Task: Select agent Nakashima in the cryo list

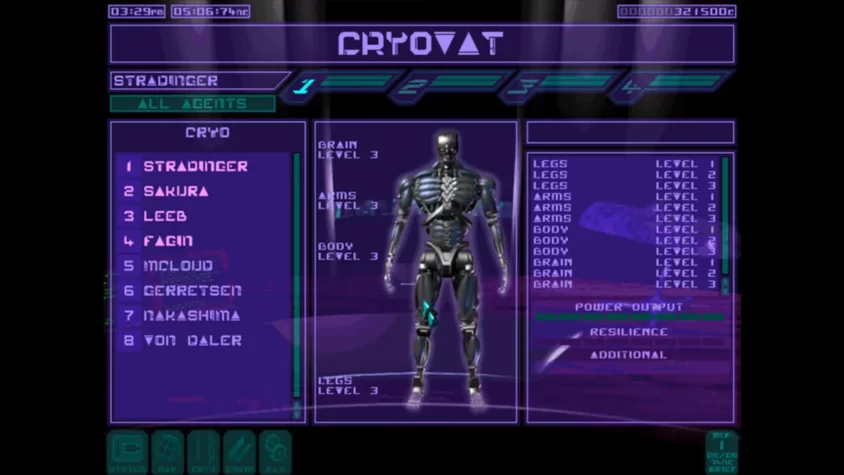Action: coord(192,315)
